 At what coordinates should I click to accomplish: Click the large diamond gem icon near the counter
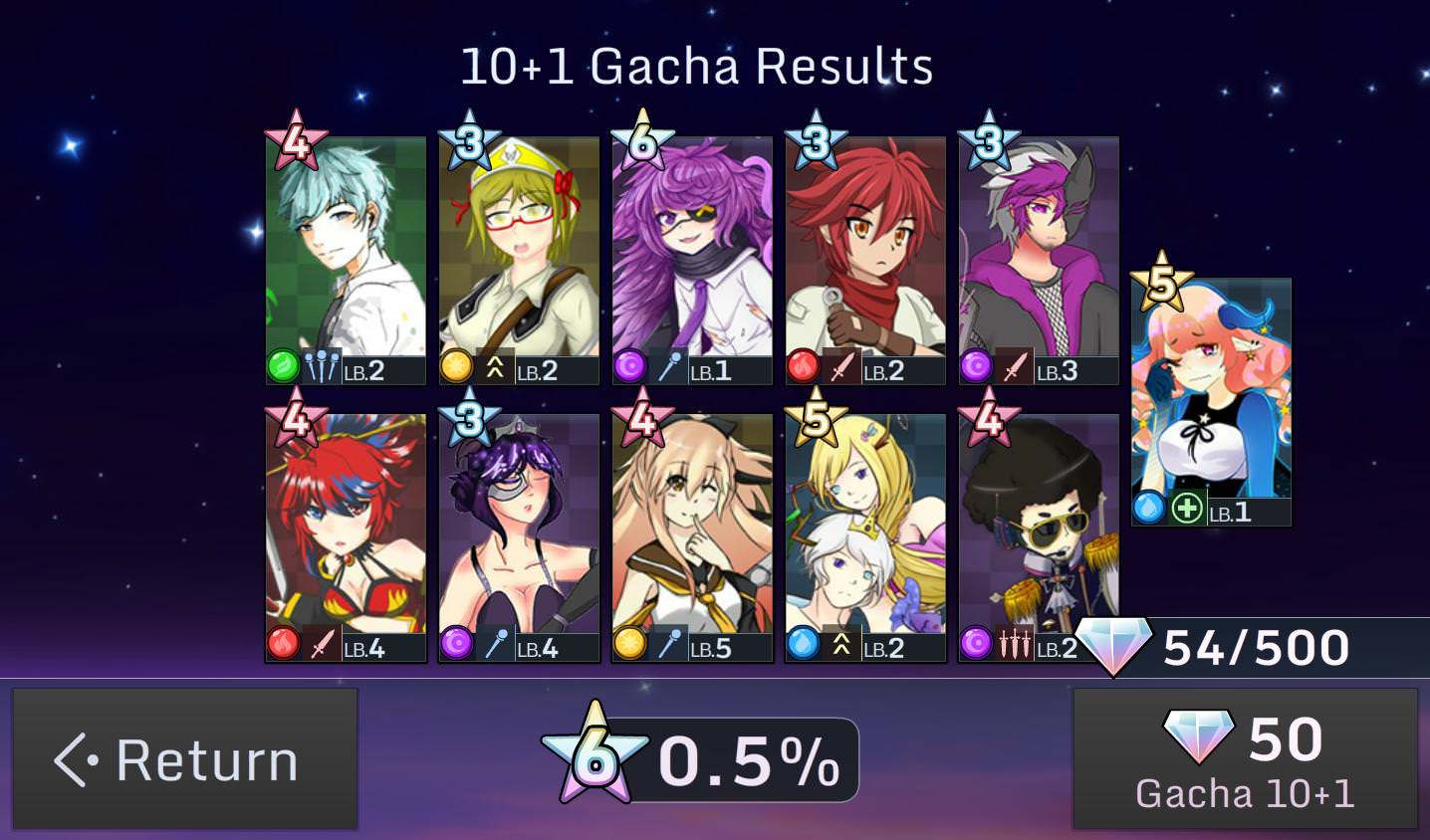click(1115, 647)
